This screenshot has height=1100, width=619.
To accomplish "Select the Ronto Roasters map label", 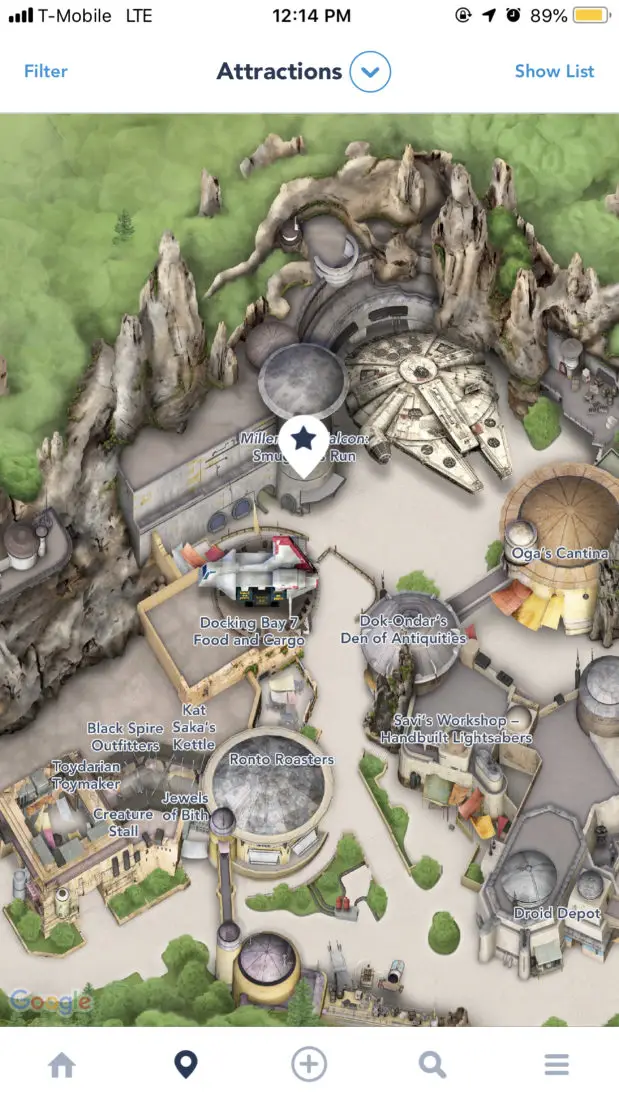I will click(281, 759).
